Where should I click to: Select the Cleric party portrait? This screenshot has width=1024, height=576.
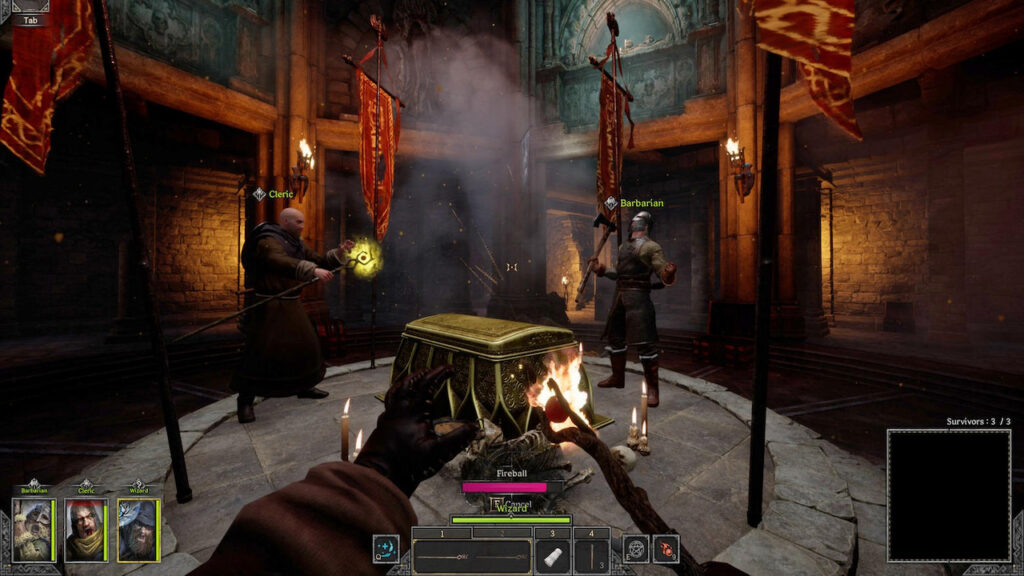tap(85, 529)
